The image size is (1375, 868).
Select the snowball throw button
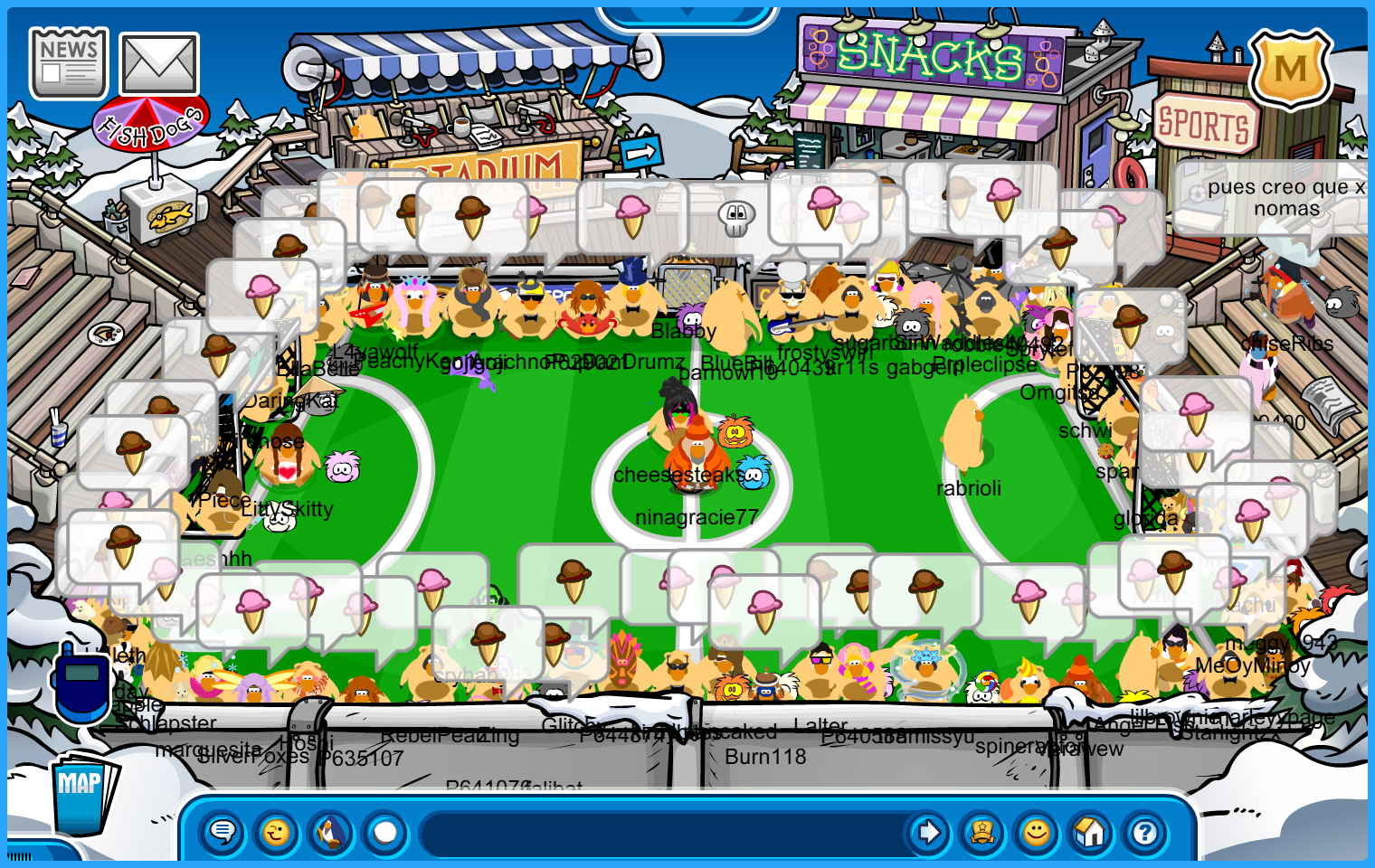pos(385,832)
